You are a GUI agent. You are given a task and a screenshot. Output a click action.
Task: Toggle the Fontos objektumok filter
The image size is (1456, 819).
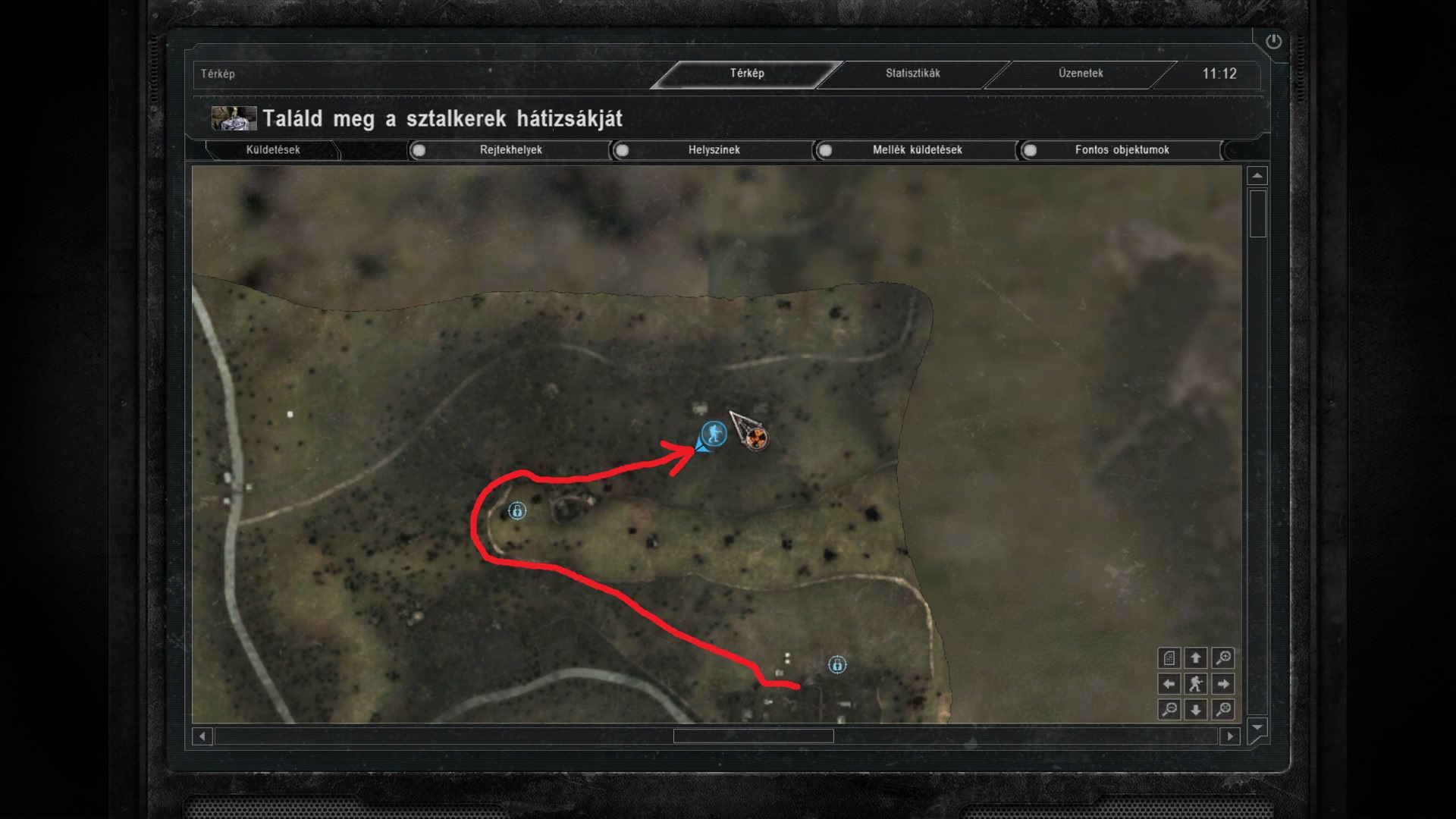[1030, 150]
